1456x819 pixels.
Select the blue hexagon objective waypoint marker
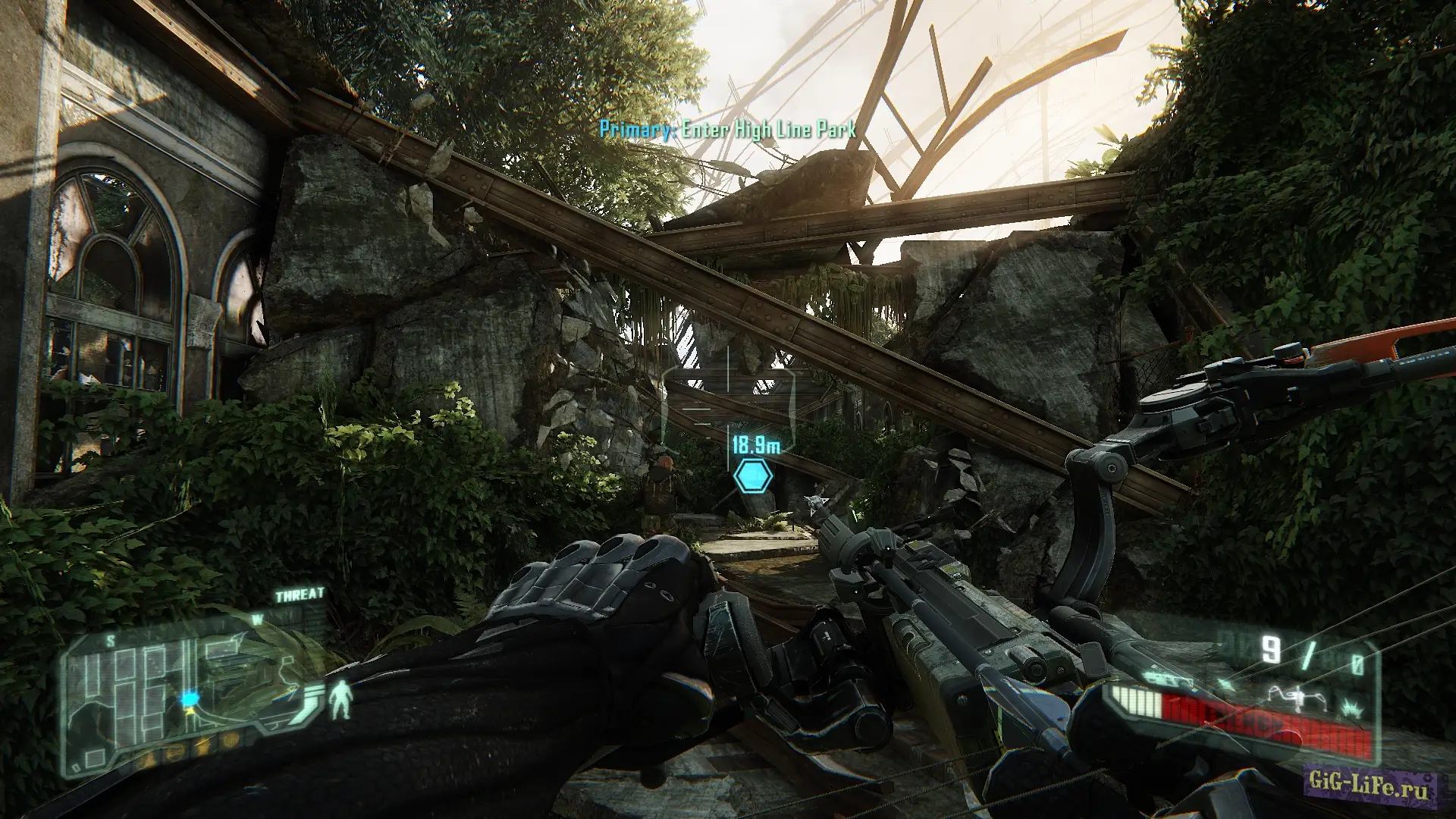[x=753, y=476]
